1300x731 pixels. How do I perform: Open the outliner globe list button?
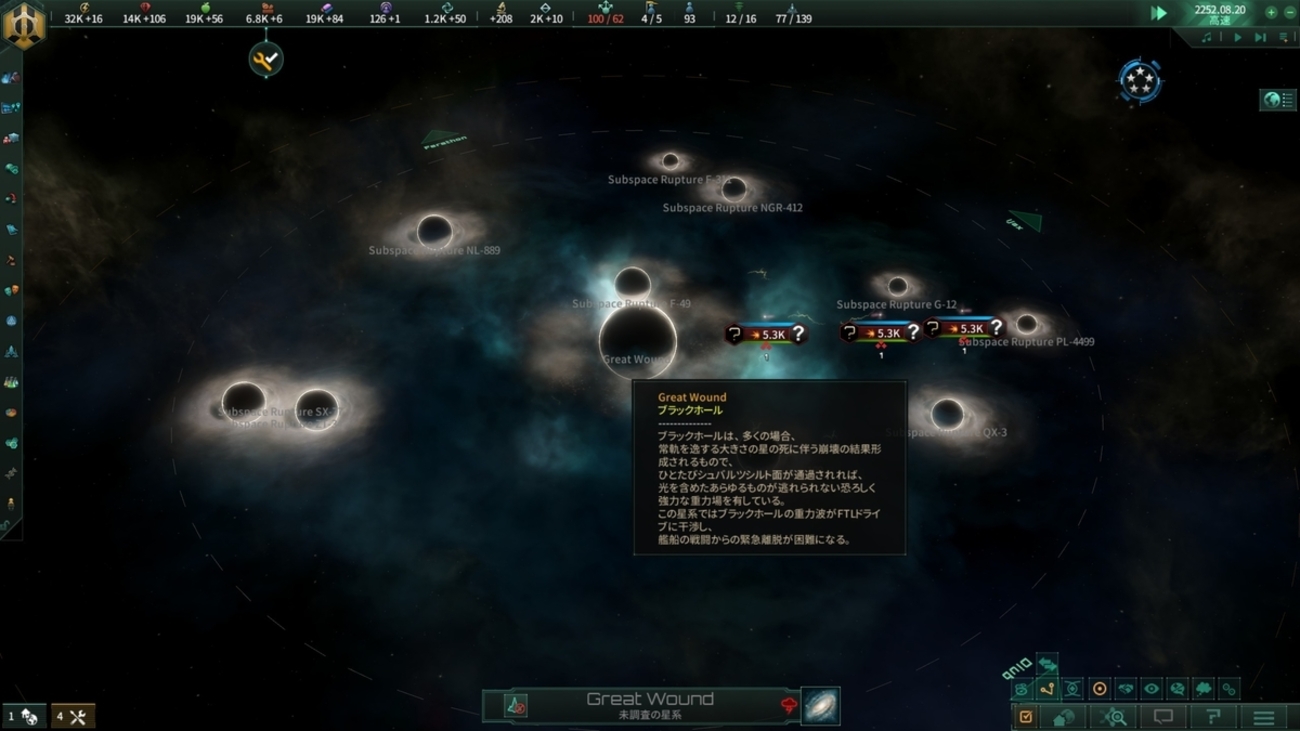[1278, 100]
